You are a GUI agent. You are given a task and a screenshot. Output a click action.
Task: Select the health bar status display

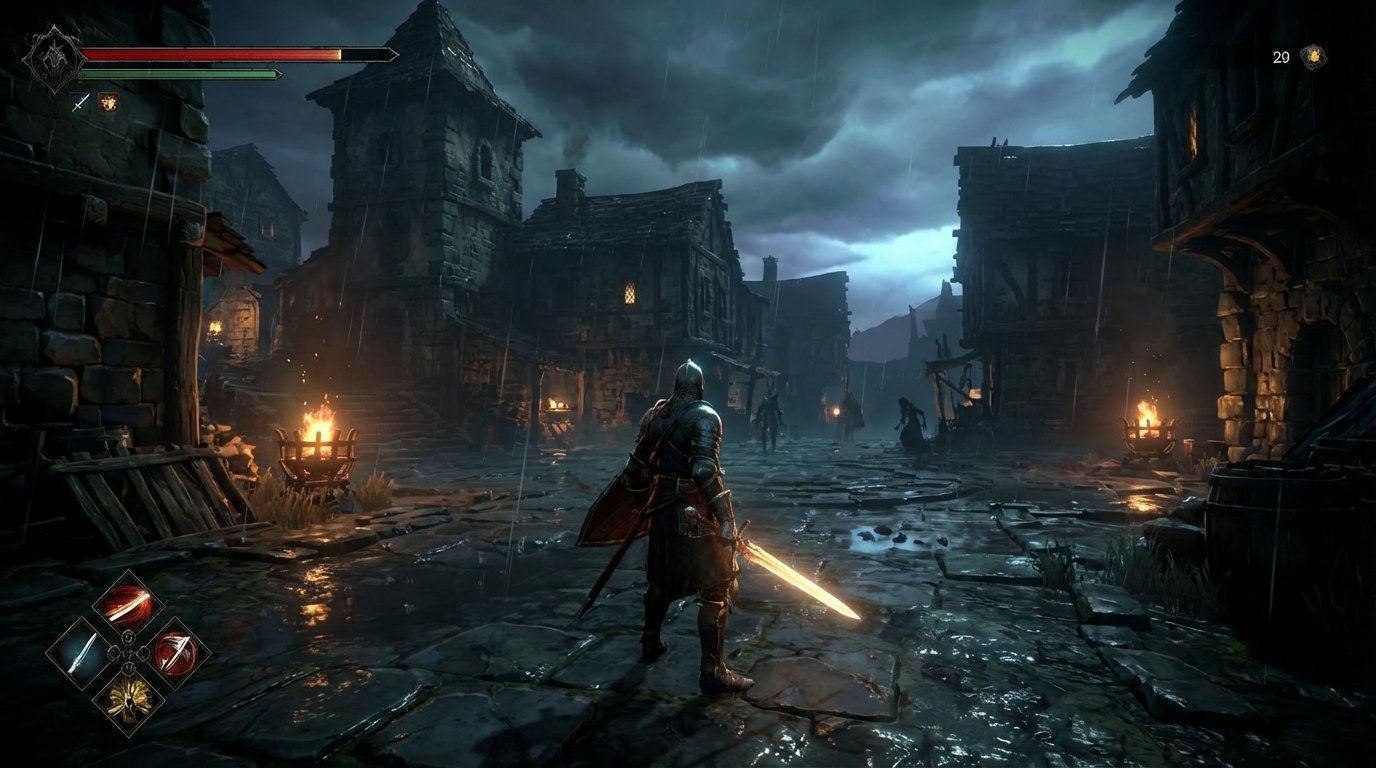[213, 53]
